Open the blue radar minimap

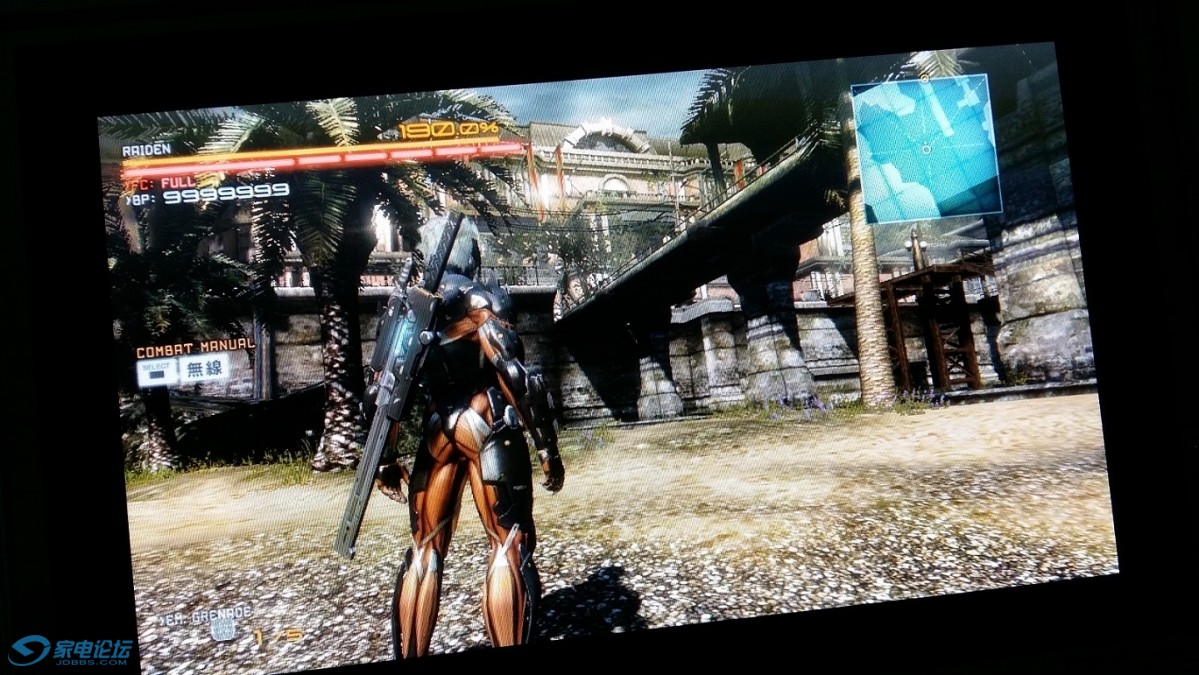point(926,148)
